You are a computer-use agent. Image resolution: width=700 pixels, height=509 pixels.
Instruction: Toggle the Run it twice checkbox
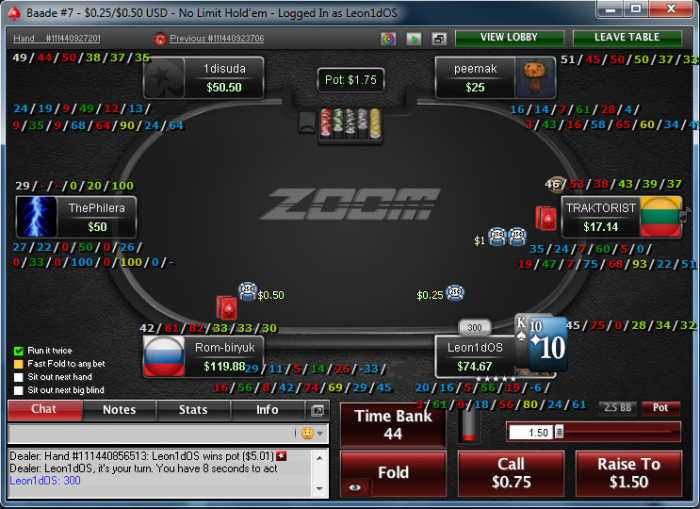19,351
